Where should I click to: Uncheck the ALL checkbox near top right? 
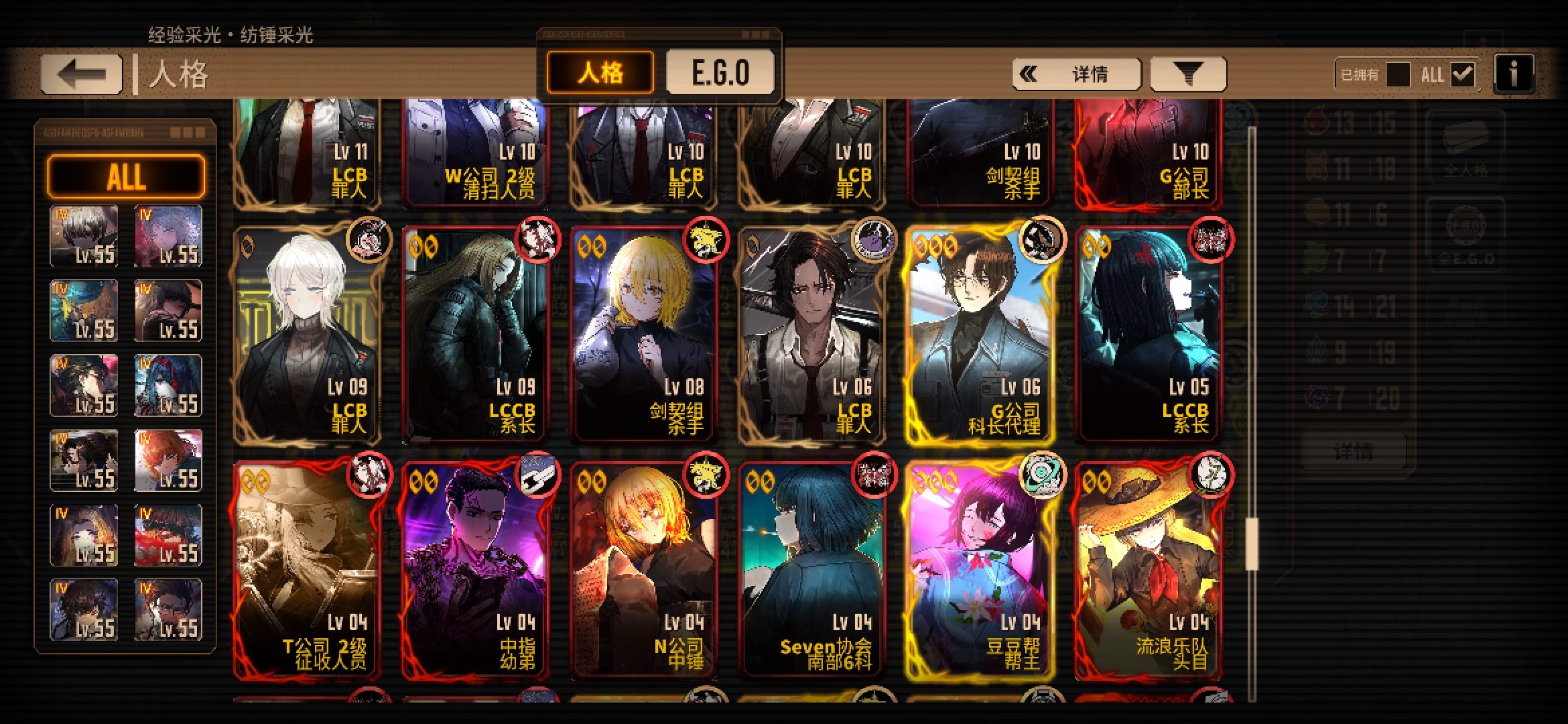[x=1461, y=73]
